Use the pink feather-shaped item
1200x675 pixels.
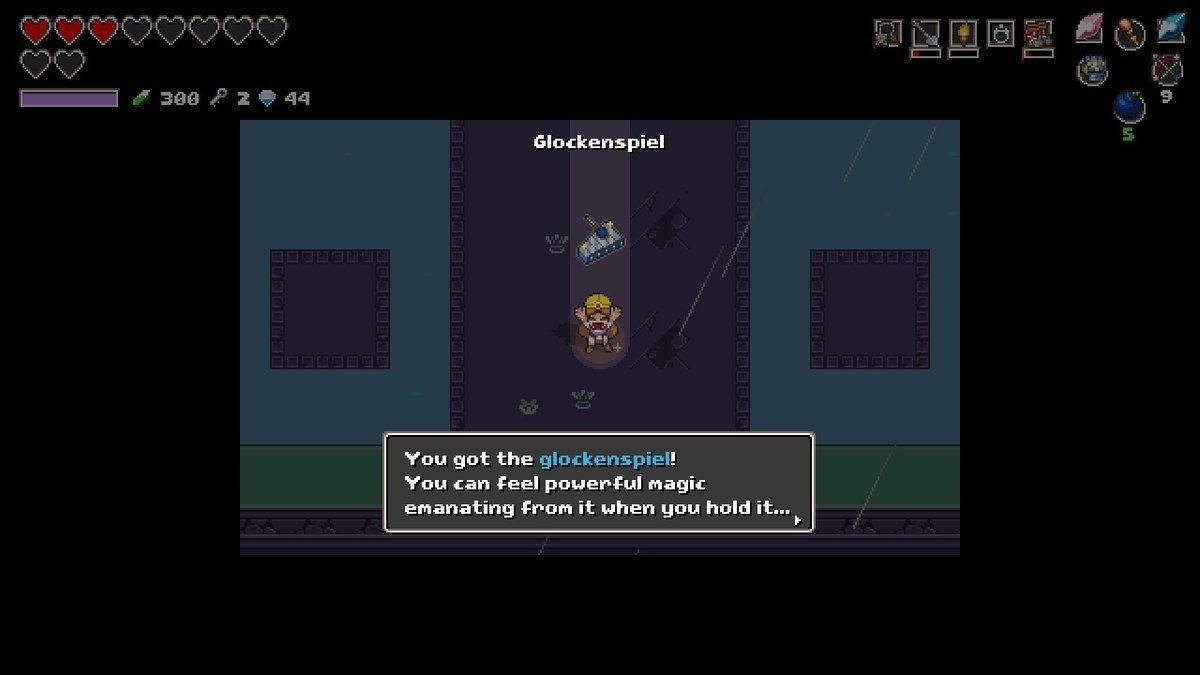click(x=1089, y=28)
